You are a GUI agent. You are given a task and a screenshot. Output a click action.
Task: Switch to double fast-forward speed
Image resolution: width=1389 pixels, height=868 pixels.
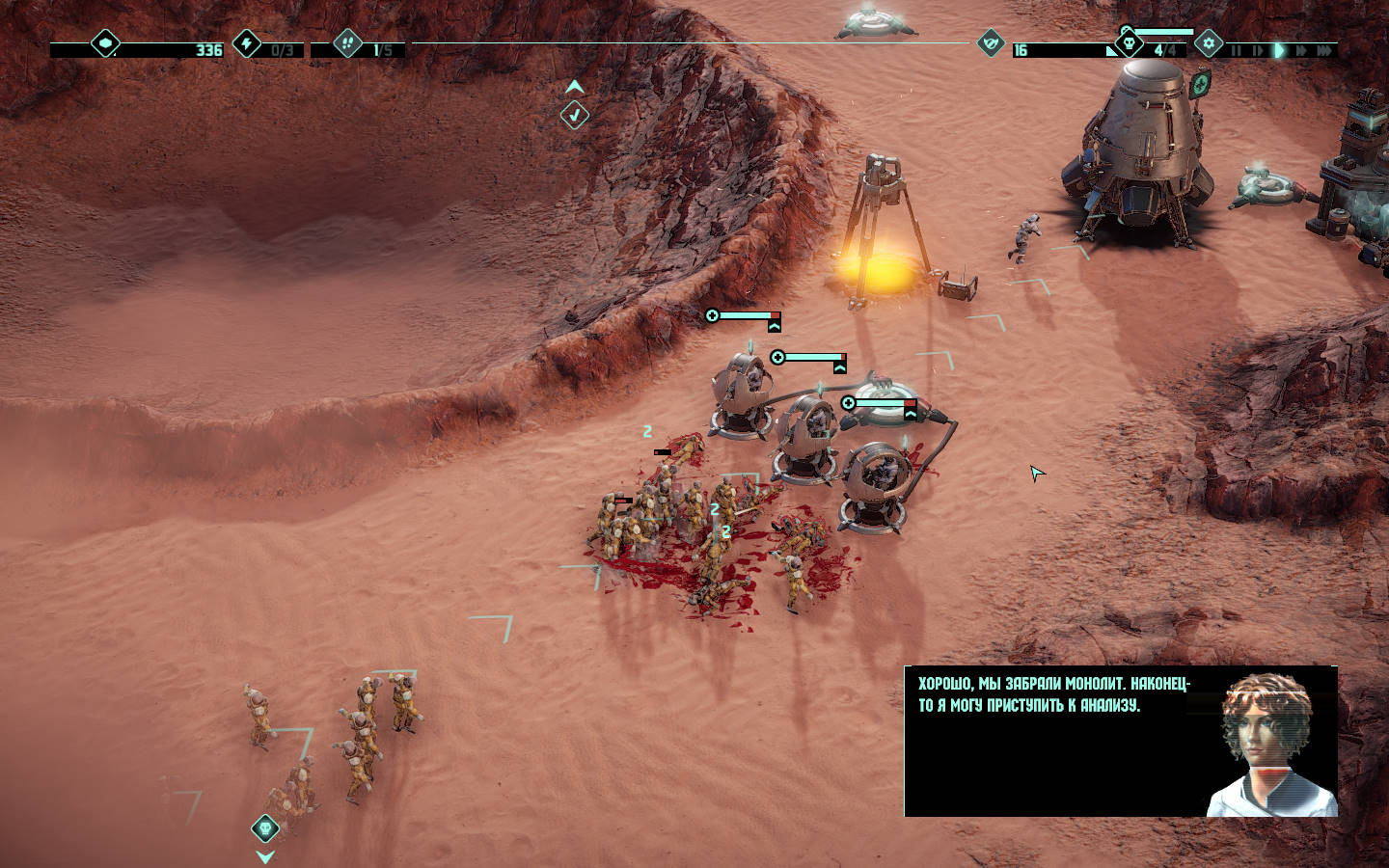pyautogui.click(x=1301, y=50)
